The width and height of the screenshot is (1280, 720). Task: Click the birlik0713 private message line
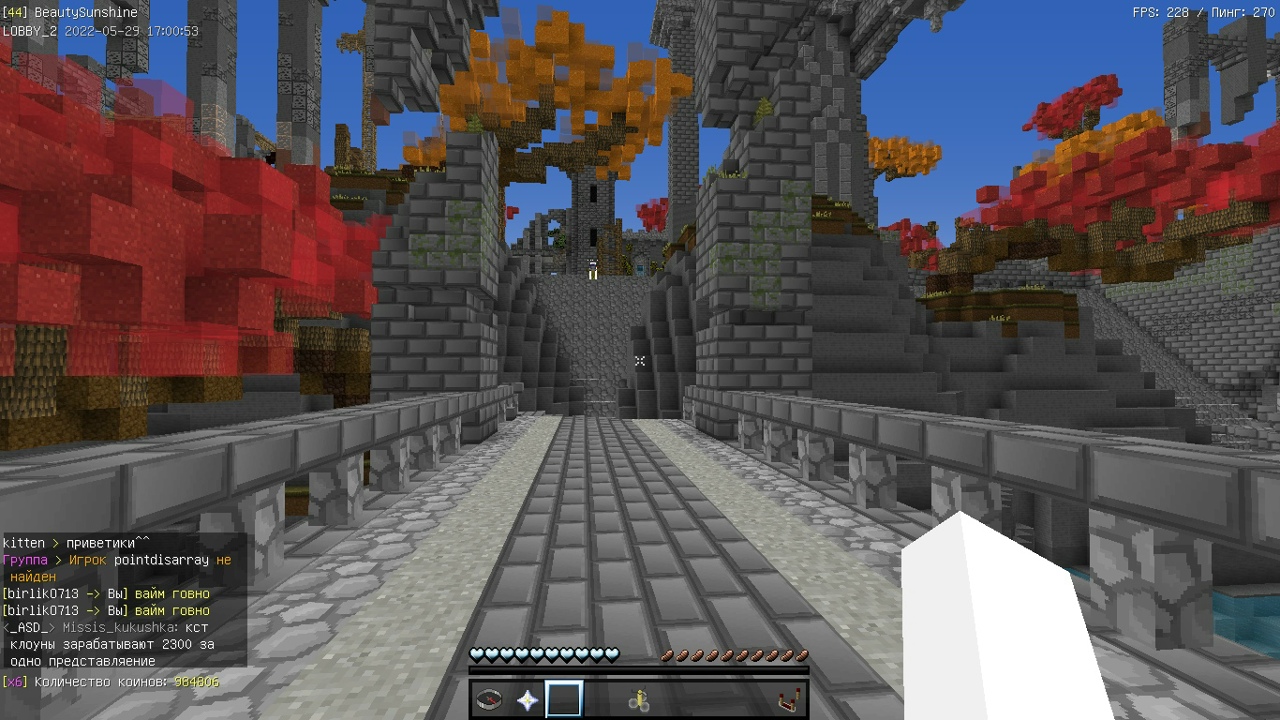[106, 594]
